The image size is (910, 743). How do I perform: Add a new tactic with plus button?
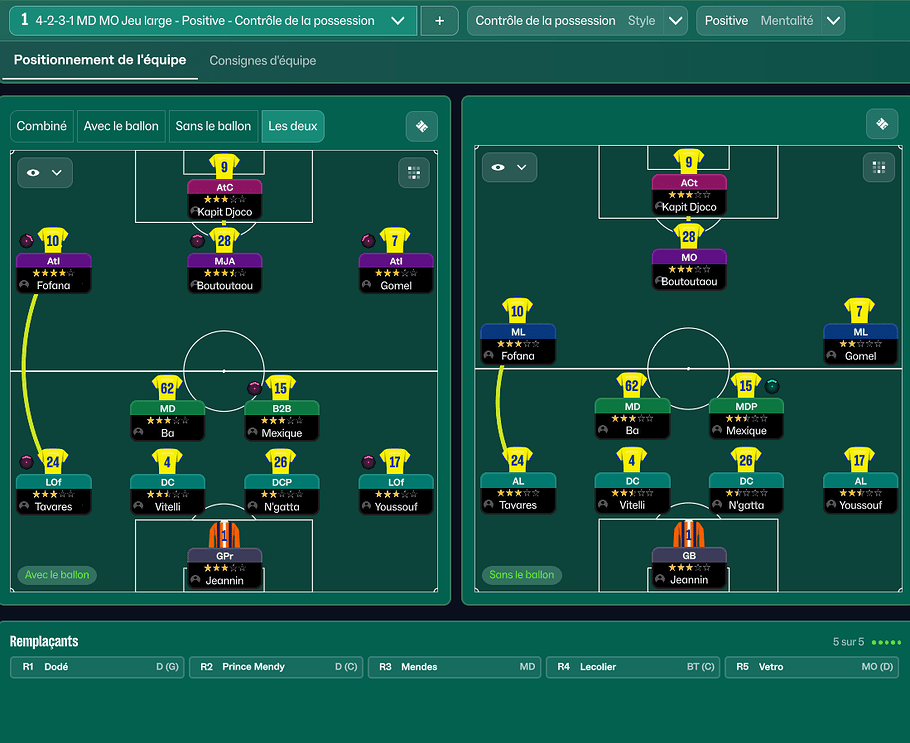point(439,21)
